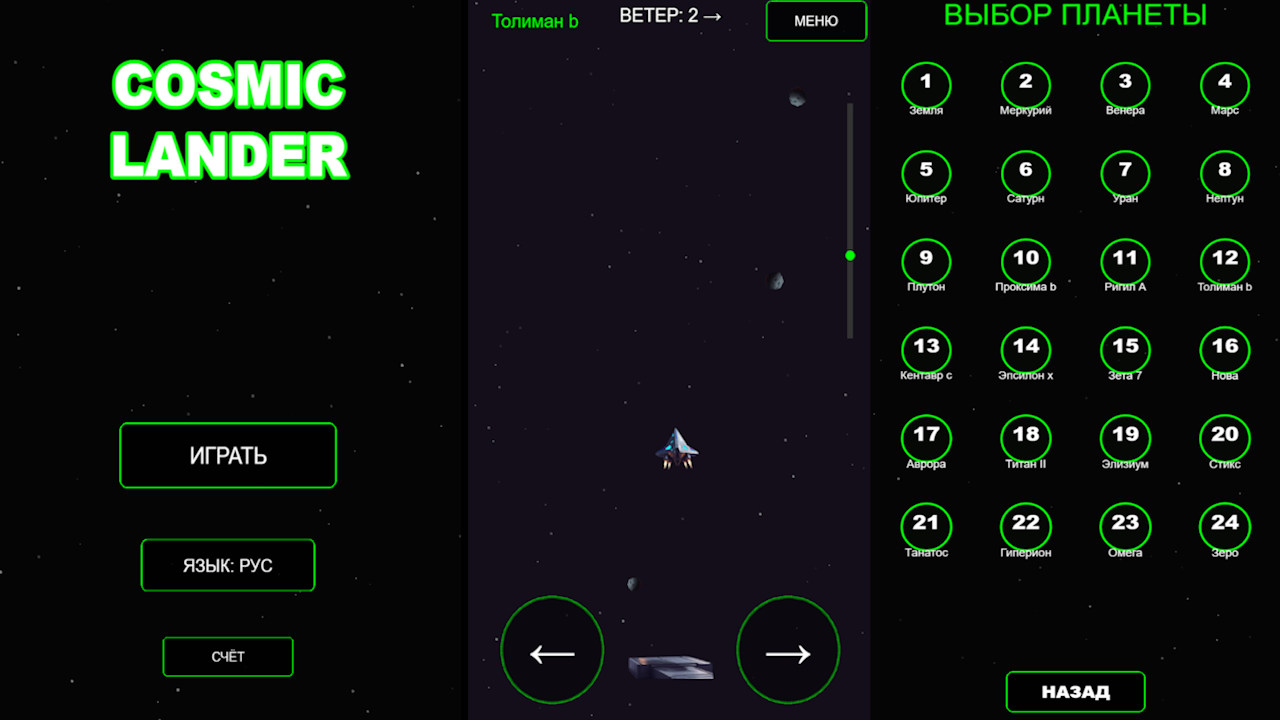Open the СЧЁТ scoreboard
1280x720 pixels.
227,656
